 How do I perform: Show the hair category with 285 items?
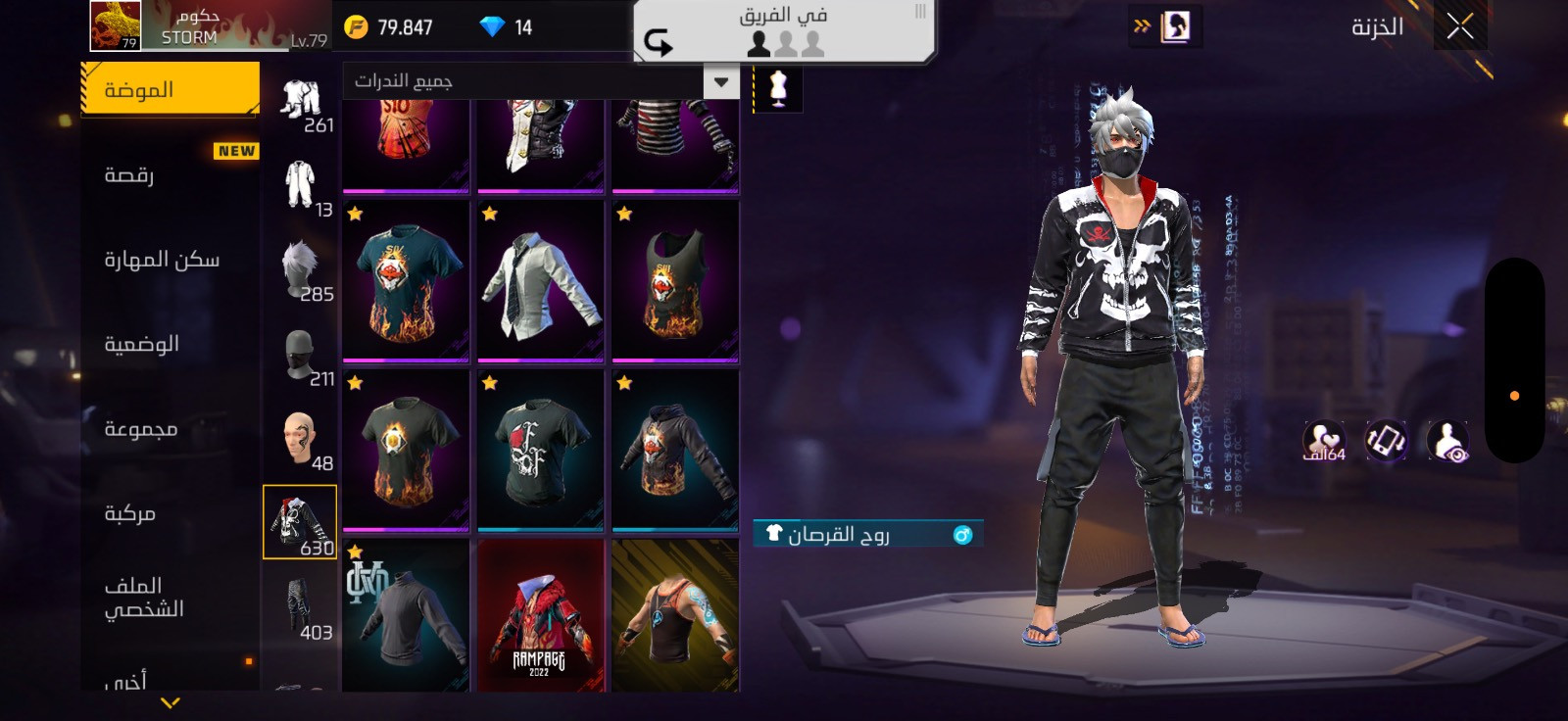point(301,269)
